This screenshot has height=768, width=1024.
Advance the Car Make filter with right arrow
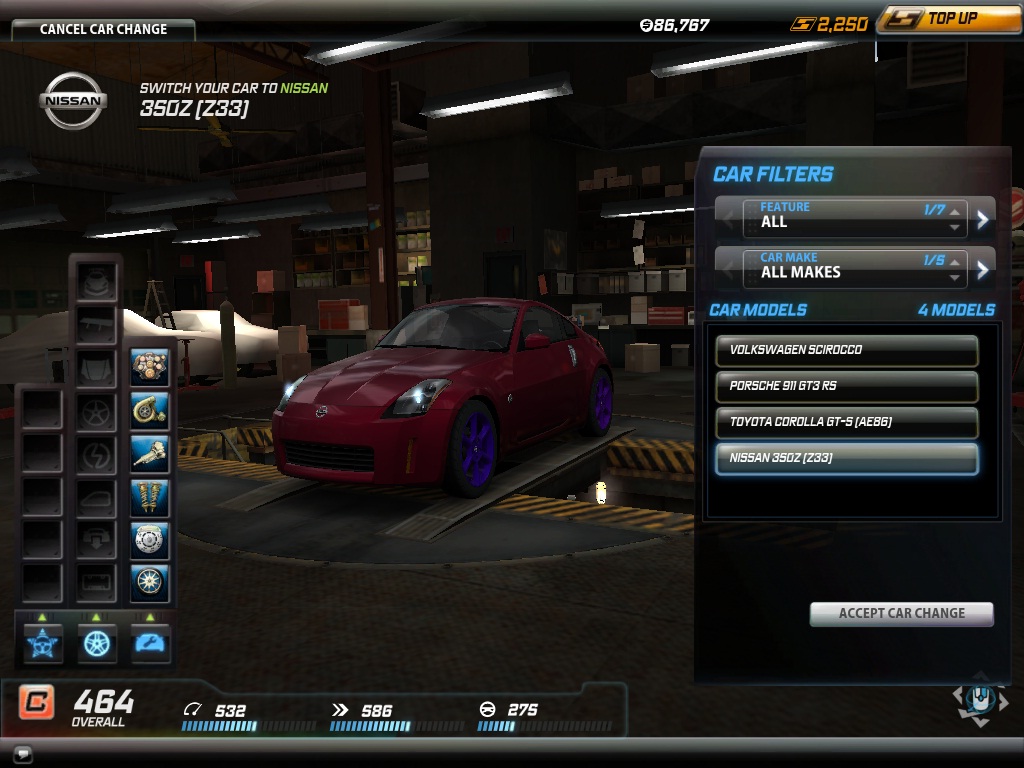(983, 268)
